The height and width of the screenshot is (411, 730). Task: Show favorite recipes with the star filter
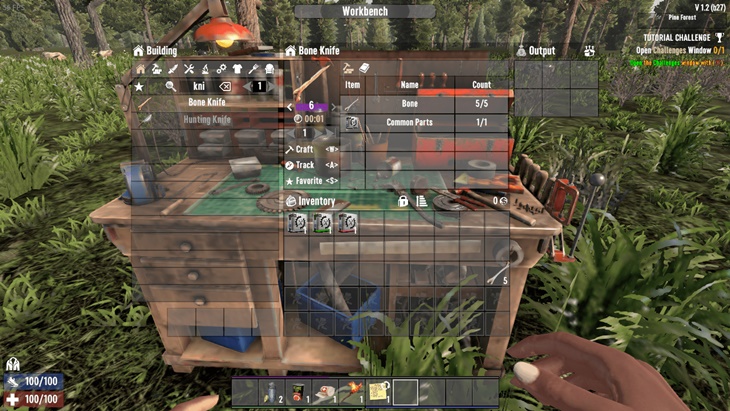tap(140, 87)
